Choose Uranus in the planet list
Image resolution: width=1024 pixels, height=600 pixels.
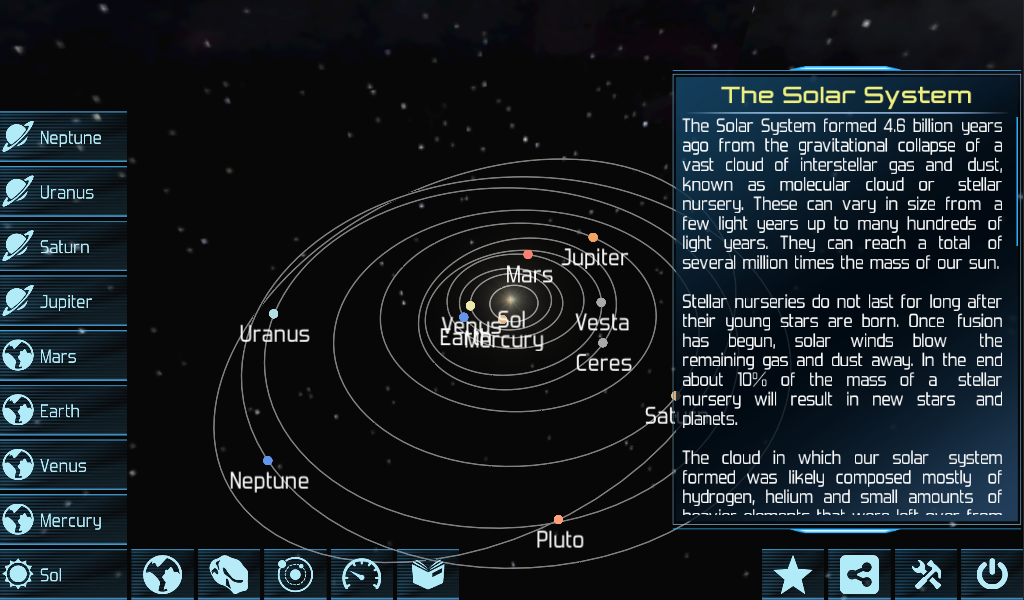pyautogui.click(x=64, y=192)
